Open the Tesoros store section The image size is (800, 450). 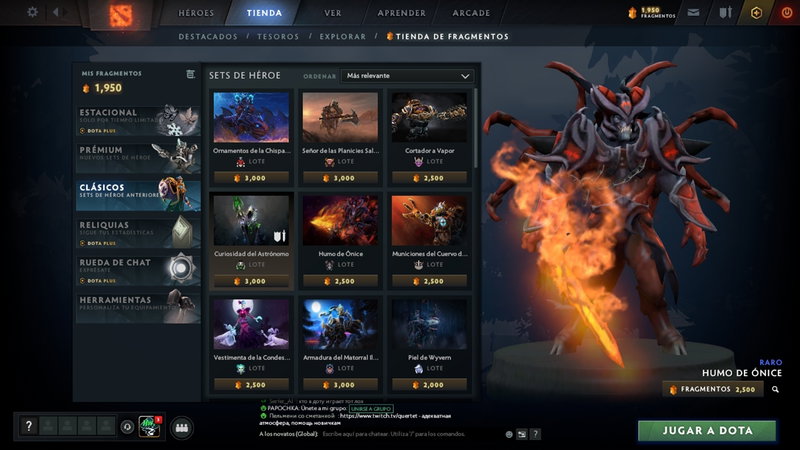(x=278, y=37)
